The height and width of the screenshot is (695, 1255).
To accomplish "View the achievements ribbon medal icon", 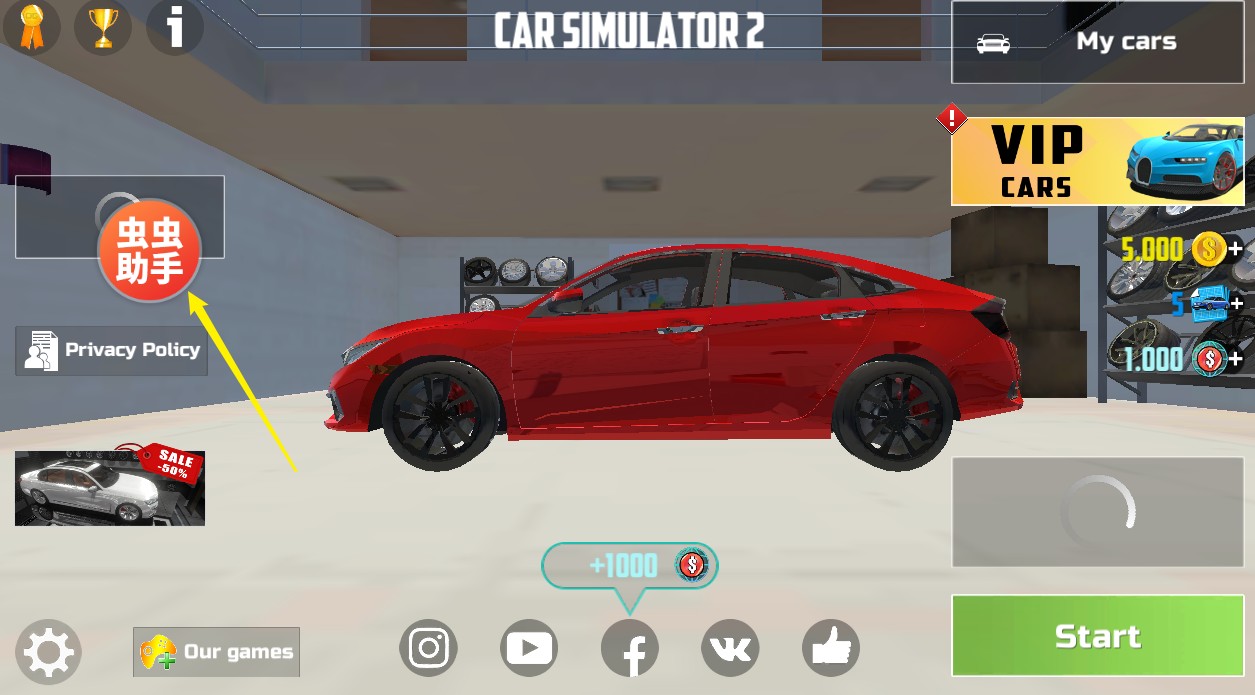I will click(x=32, y=26).
